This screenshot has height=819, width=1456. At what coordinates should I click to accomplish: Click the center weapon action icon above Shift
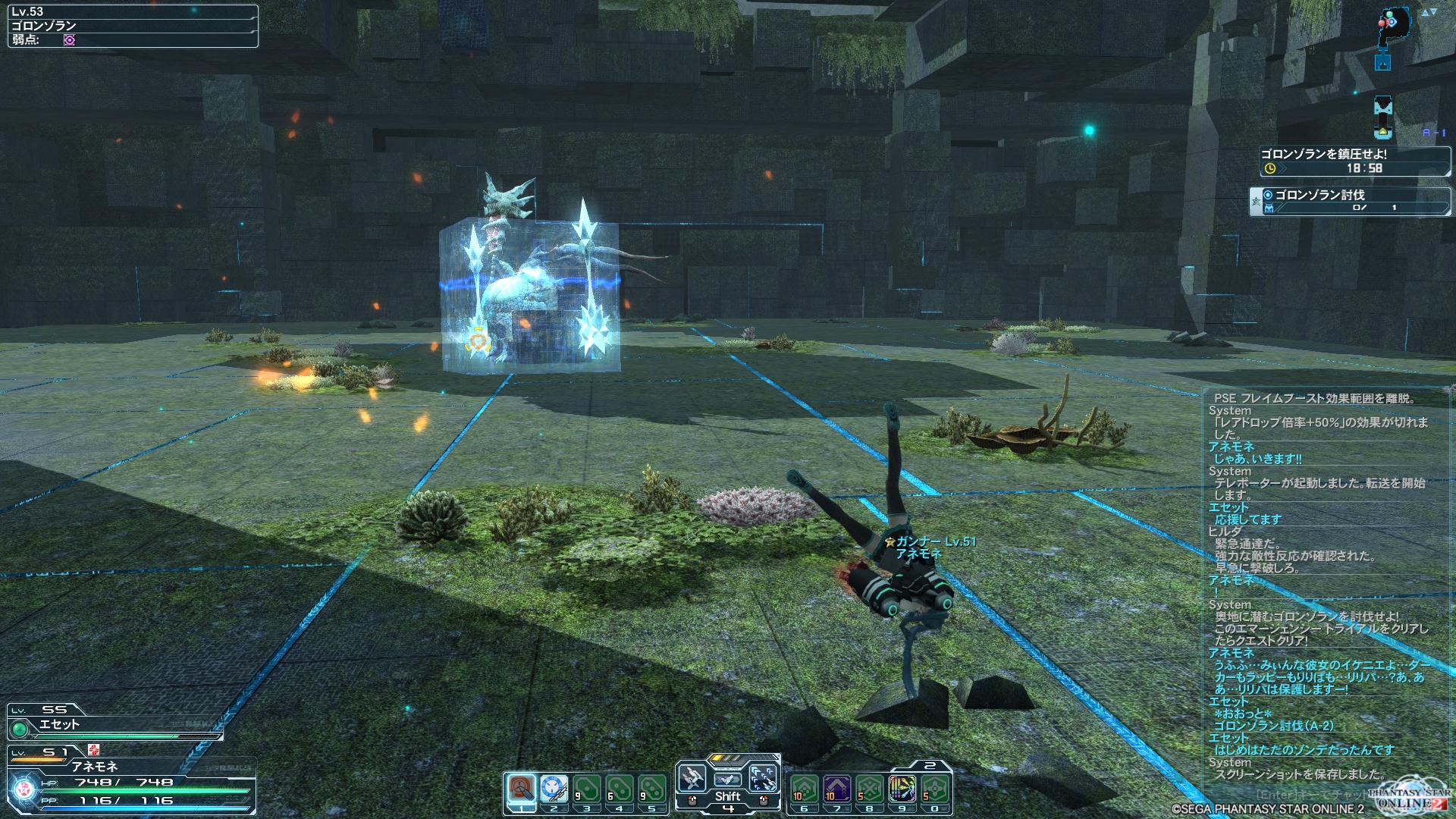tap(727, 778)
